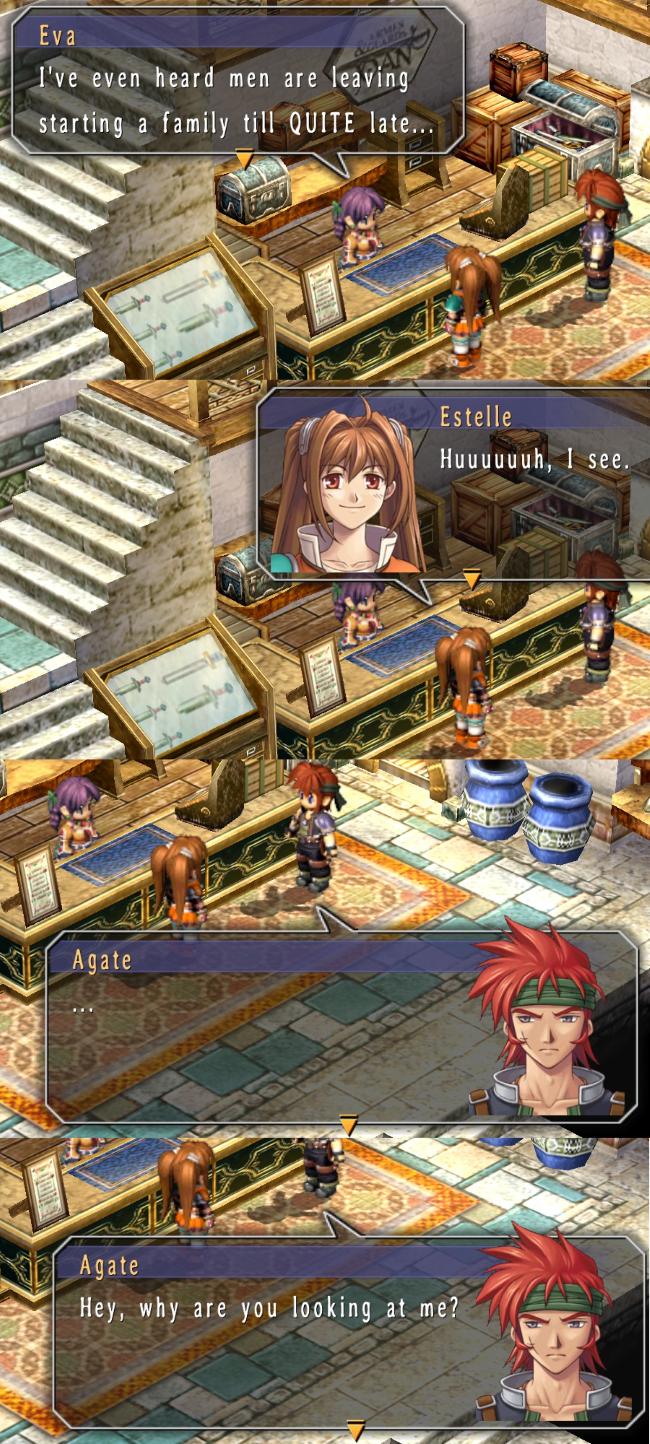Hit the arrow below "Hey, why are you looking at me?"
This screenshot has width=650, height=1444.
355,1430
